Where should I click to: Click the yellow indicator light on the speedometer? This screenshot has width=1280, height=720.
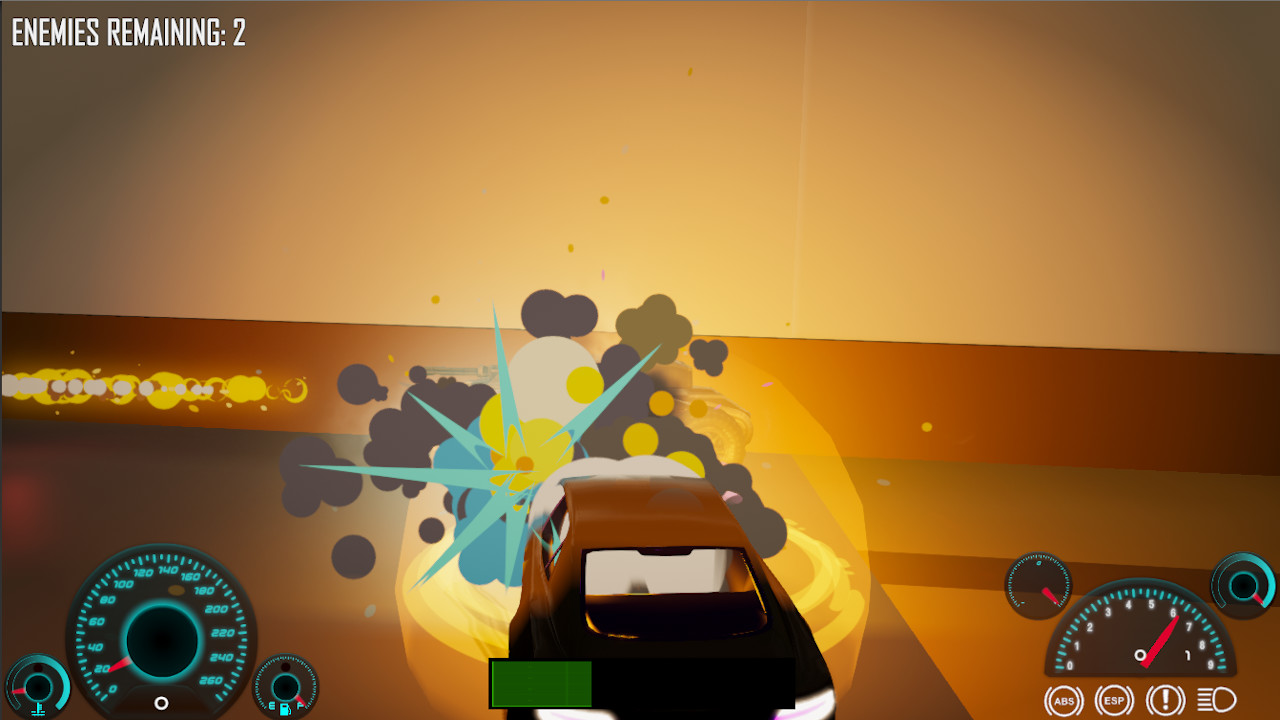coord(176,589)
